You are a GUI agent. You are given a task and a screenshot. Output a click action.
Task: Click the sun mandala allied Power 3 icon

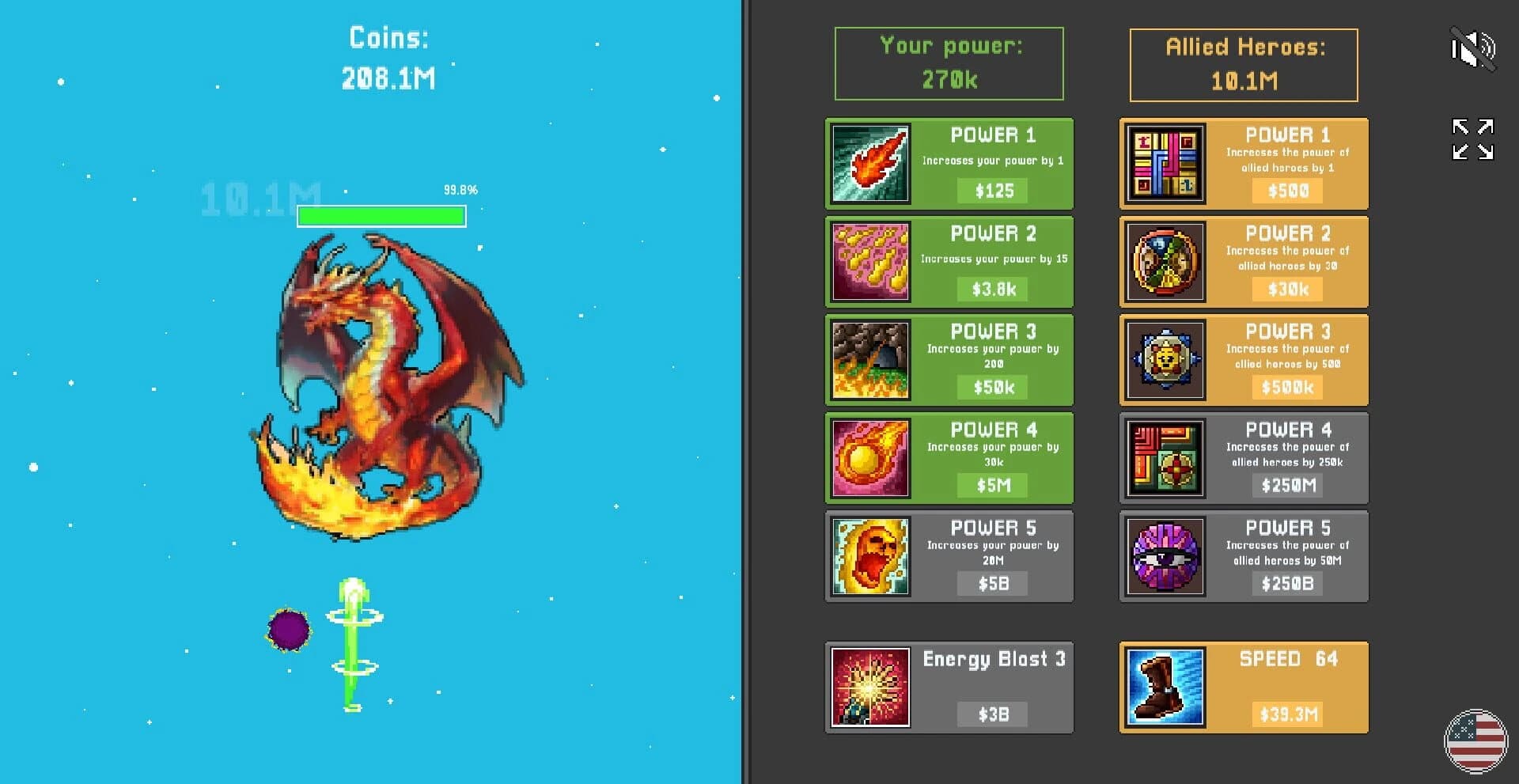click(x=1165, y=360)
